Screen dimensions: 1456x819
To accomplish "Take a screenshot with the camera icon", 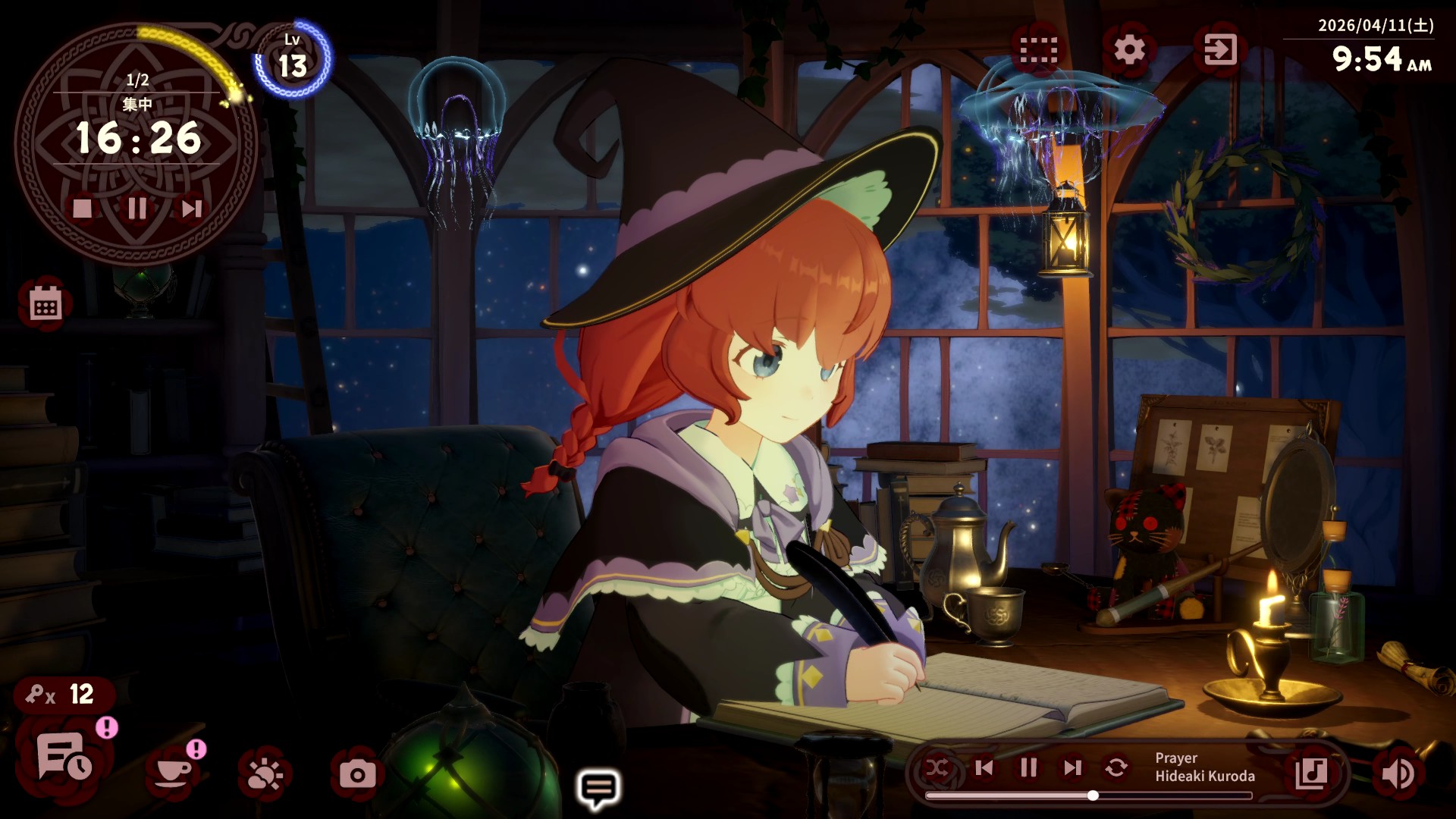I will click(x=356, y=774).
